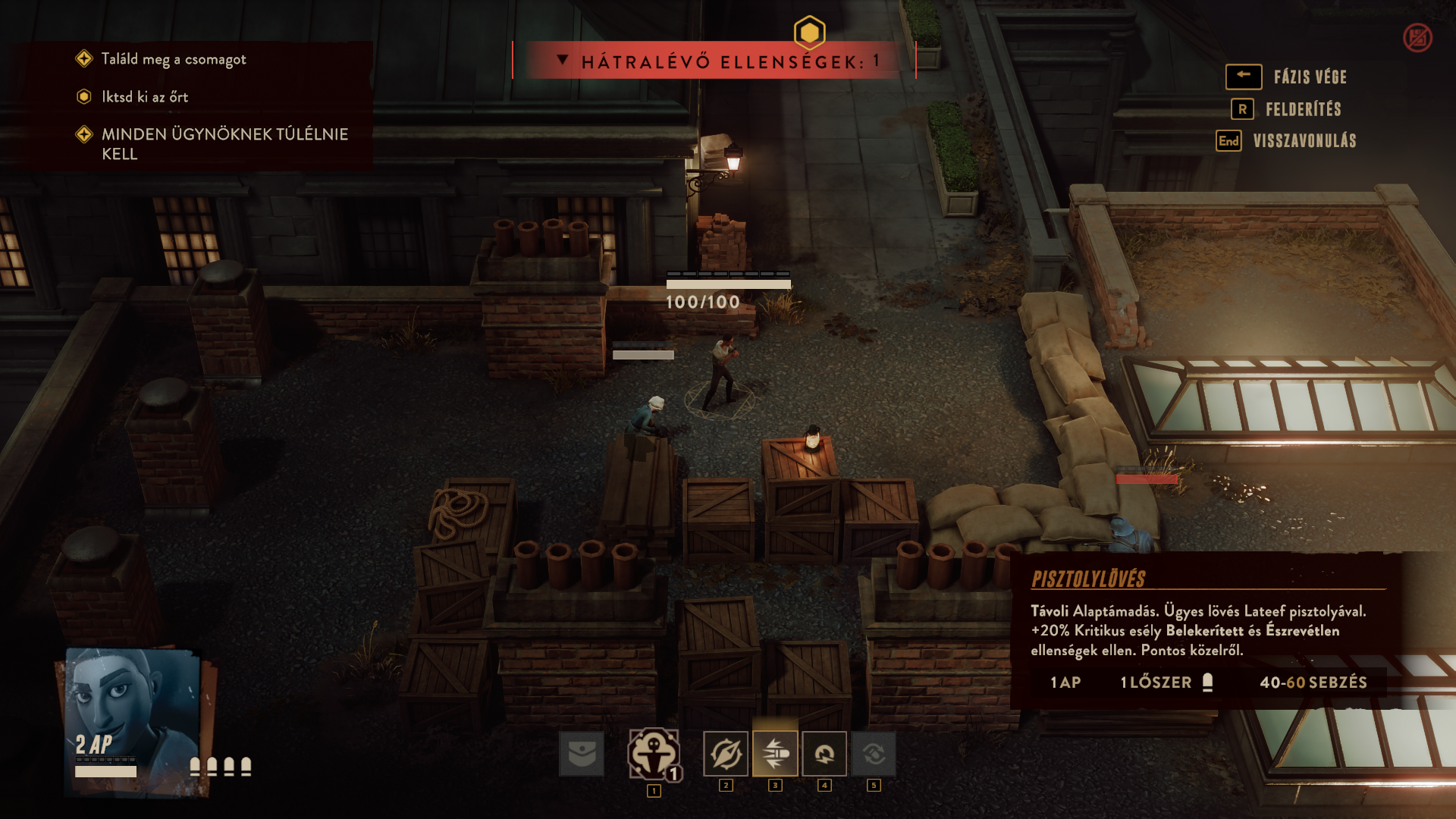End the phase via Fázis vége
Viewport: 1456px width, 819px height.
1309,77
